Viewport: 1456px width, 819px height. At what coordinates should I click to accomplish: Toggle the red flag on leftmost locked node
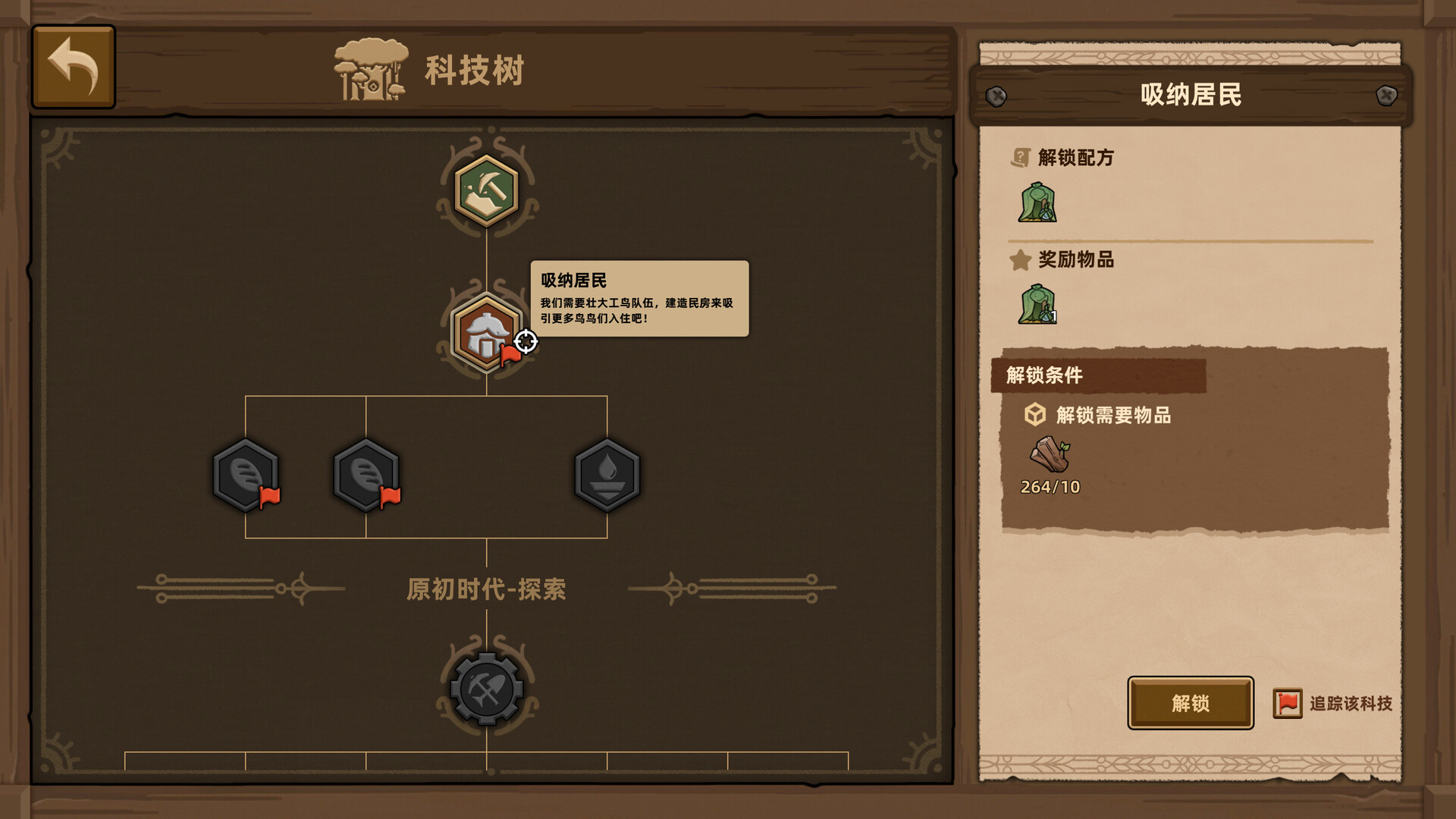click(270, 497)
